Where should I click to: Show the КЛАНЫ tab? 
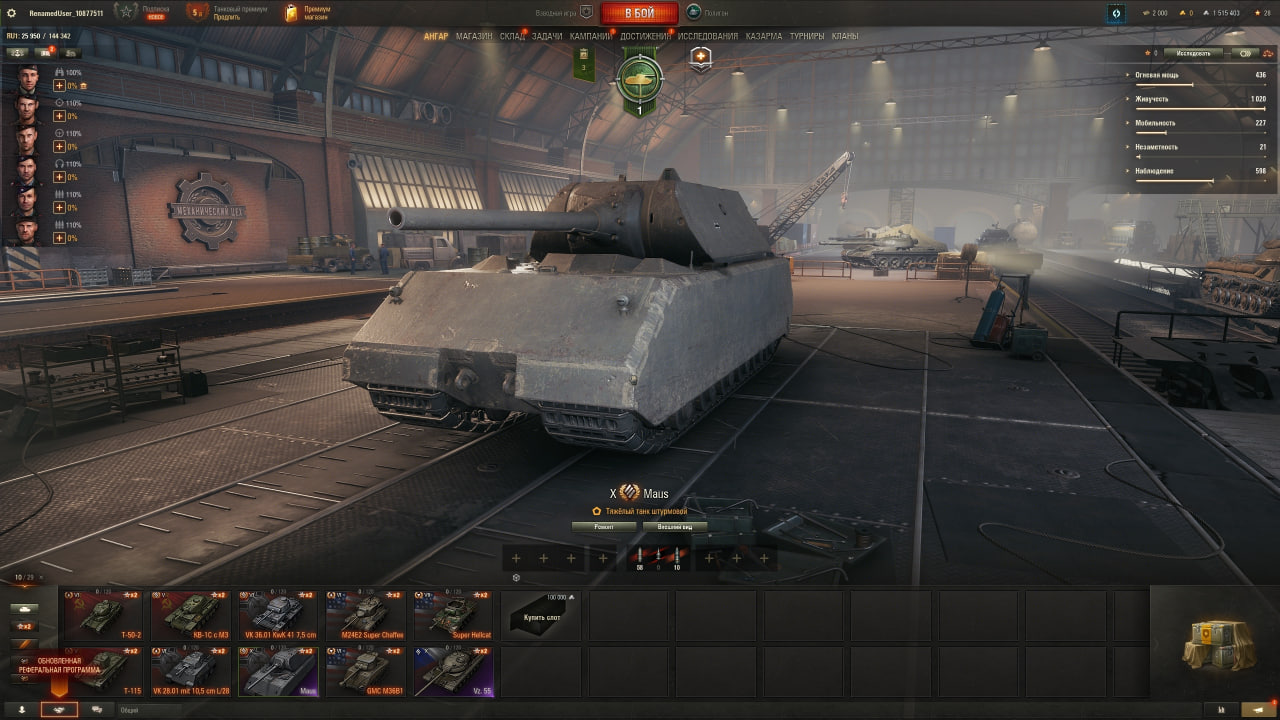click(845, 36)
